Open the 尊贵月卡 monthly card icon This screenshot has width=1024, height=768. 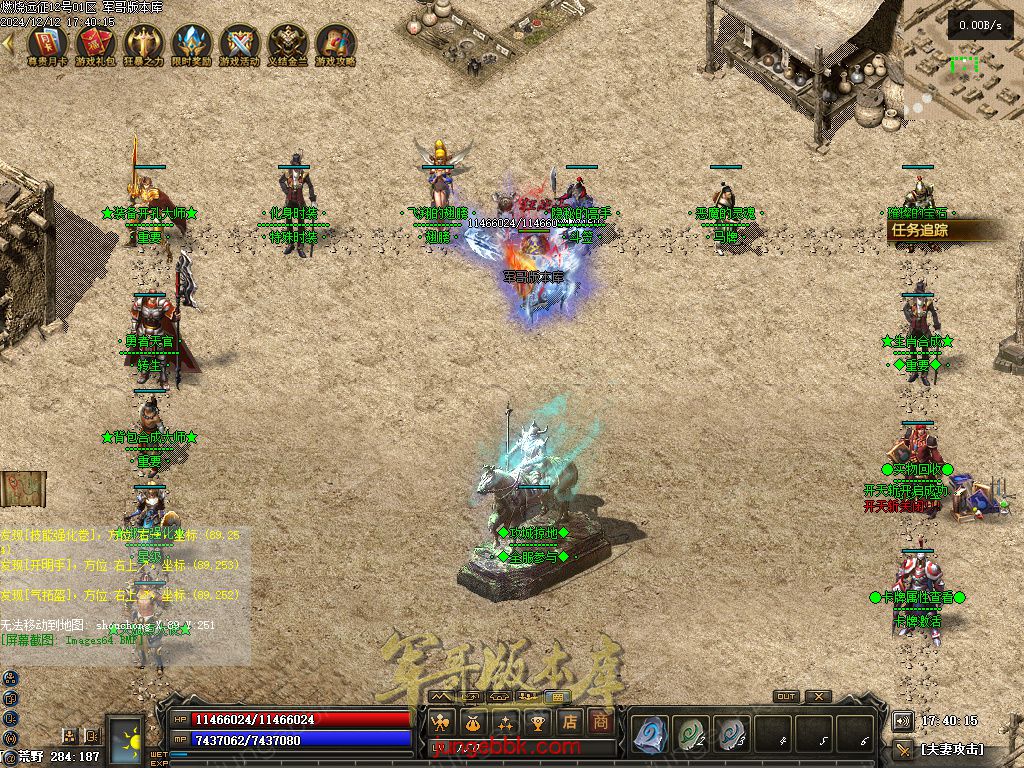[x=47, y=44]
